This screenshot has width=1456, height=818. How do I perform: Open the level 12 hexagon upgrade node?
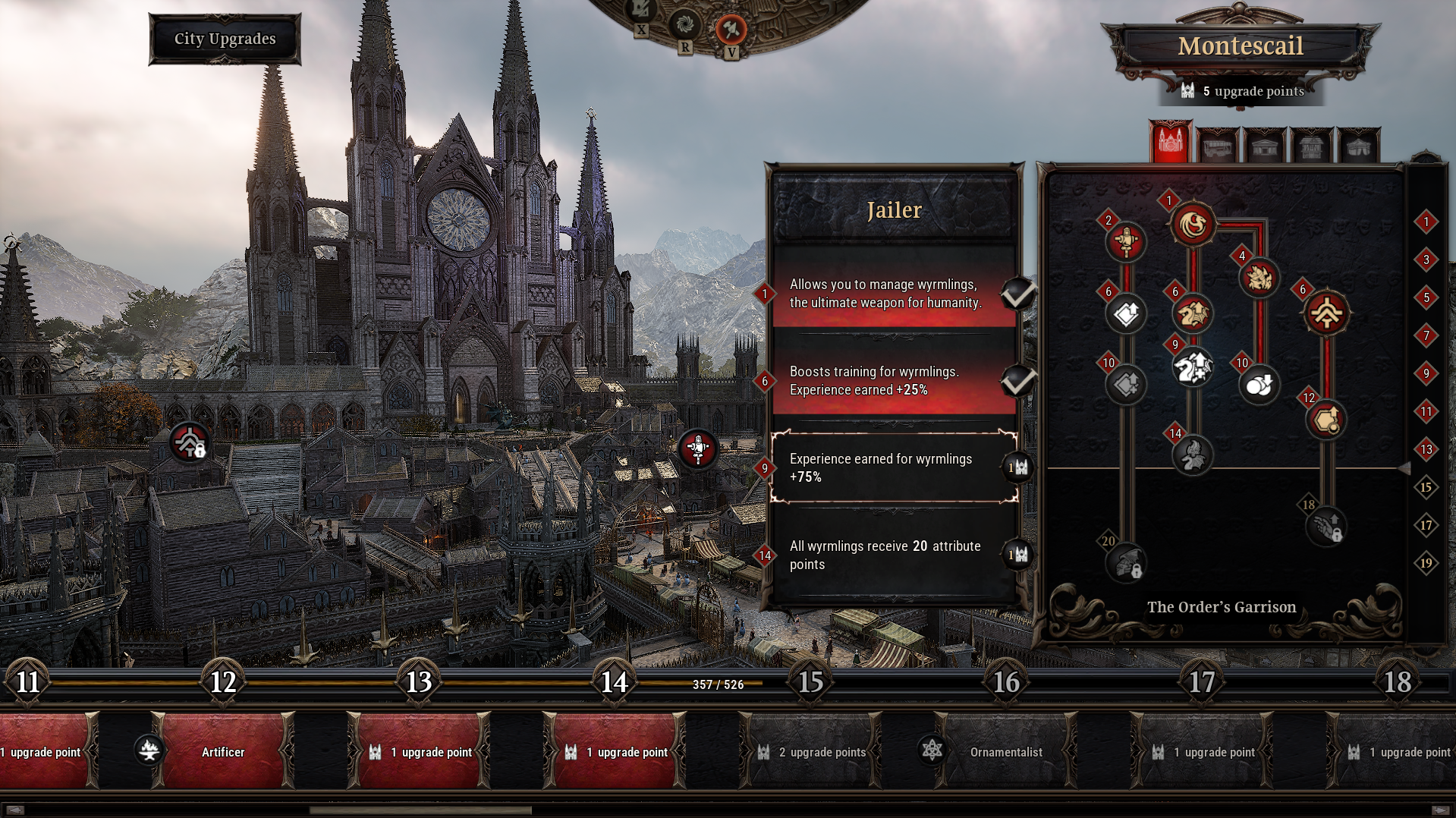[x=1326, y=420]
